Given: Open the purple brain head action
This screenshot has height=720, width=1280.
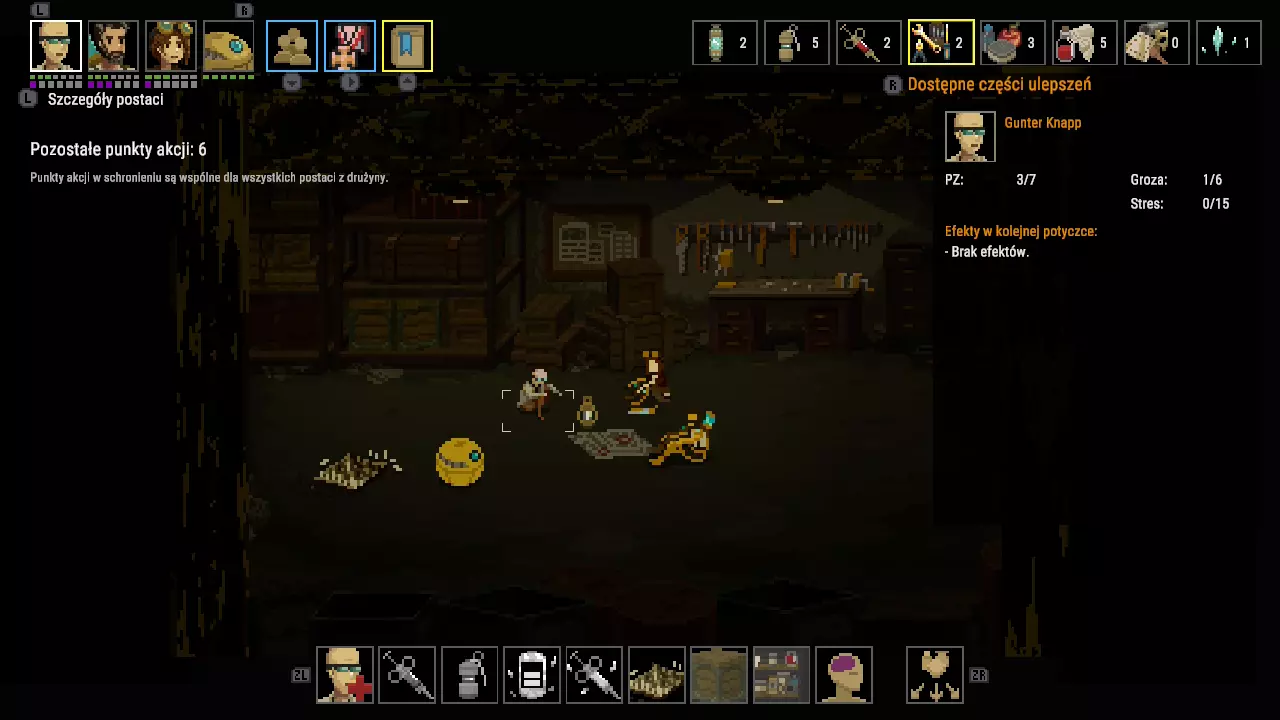Looking at the screenshot, I should click(x=844, y=675).
